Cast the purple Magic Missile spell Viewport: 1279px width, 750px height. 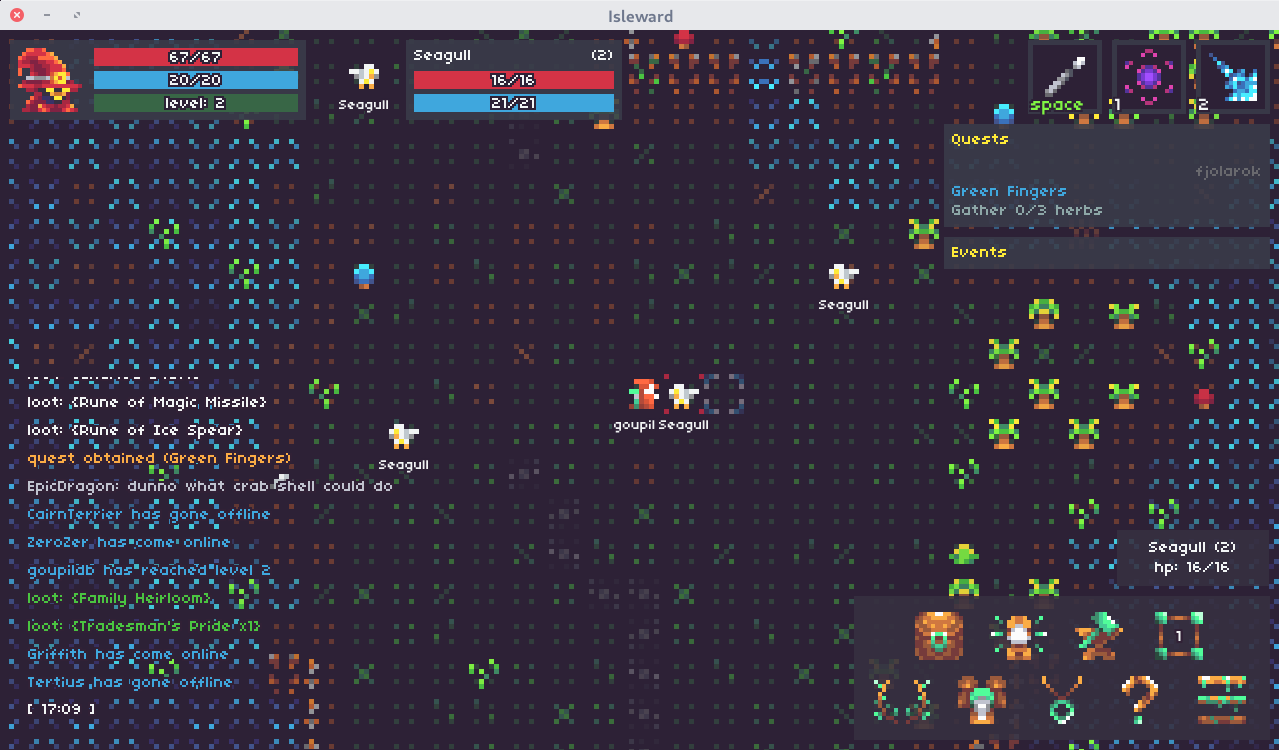[1148, 76]
